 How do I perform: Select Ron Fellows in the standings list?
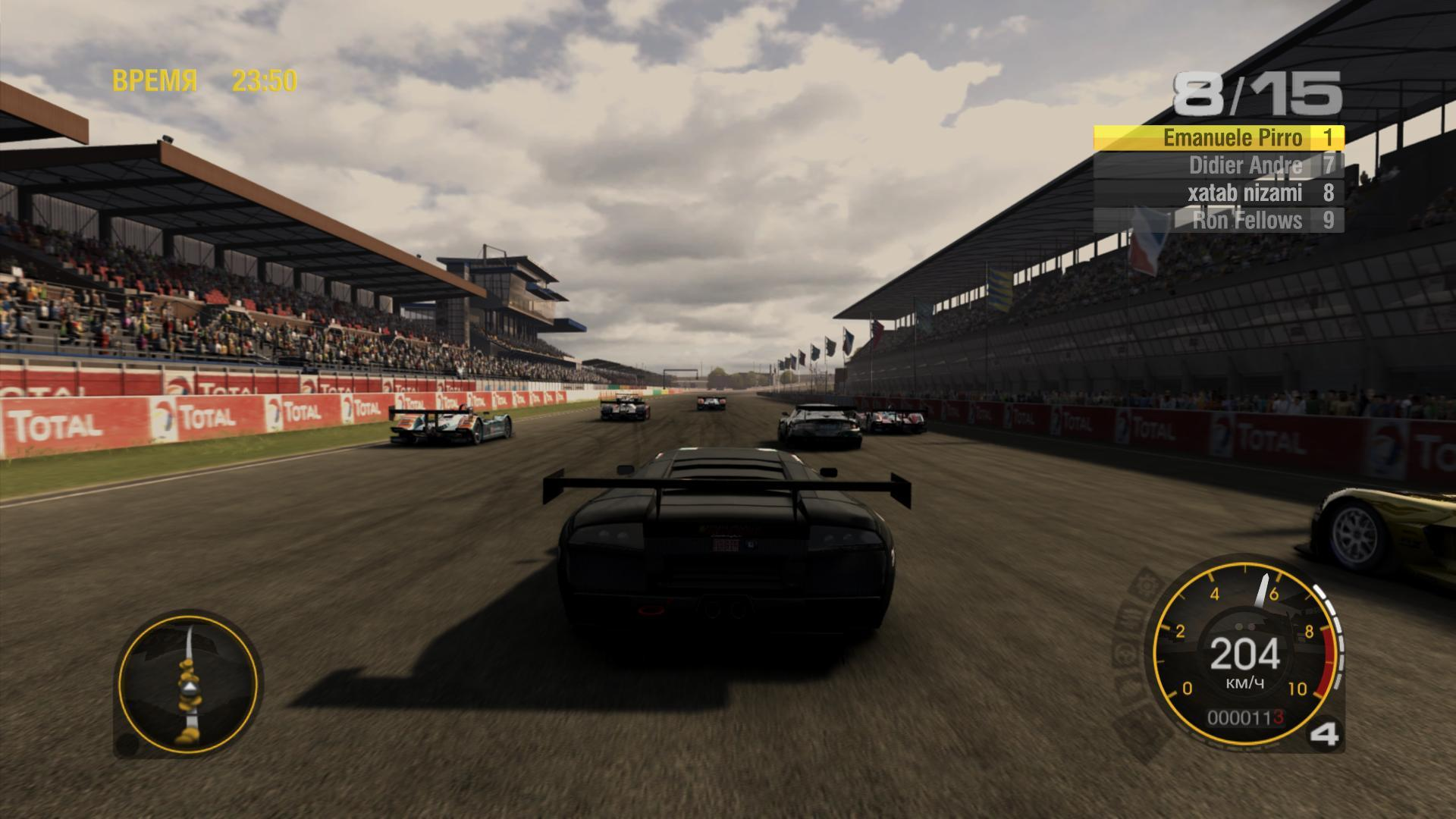(x=1219, y=221)
